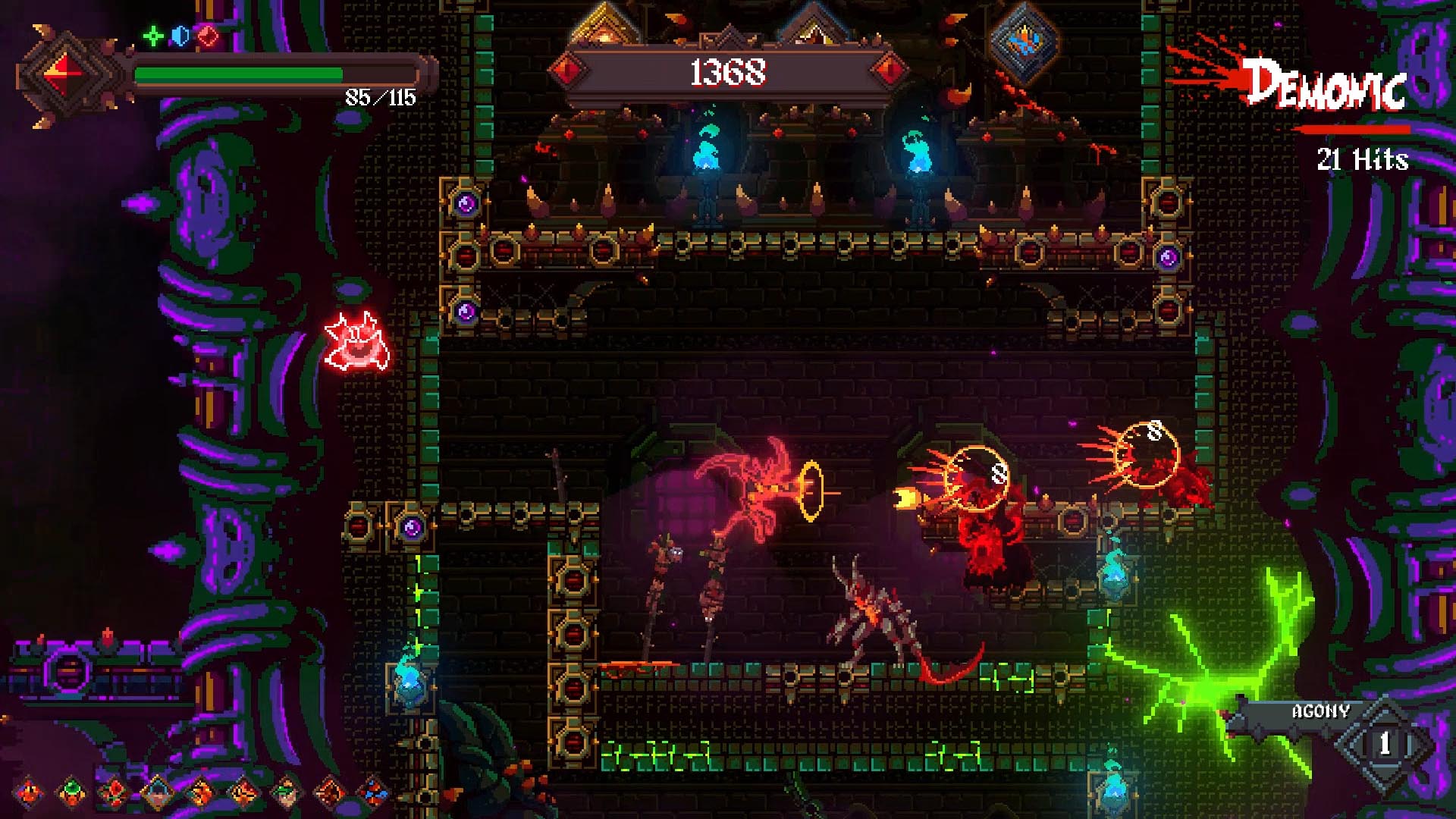
Task: Click the 21 Hits counter label
Action: [x=1363, y=161]
